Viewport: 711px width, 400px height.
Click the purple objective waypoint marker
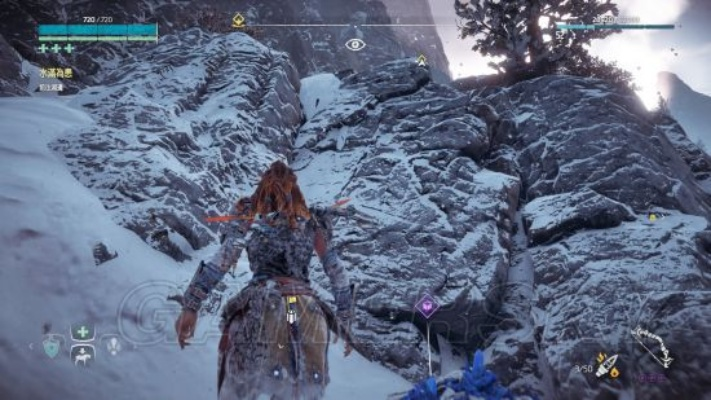(x=427, y=306)
